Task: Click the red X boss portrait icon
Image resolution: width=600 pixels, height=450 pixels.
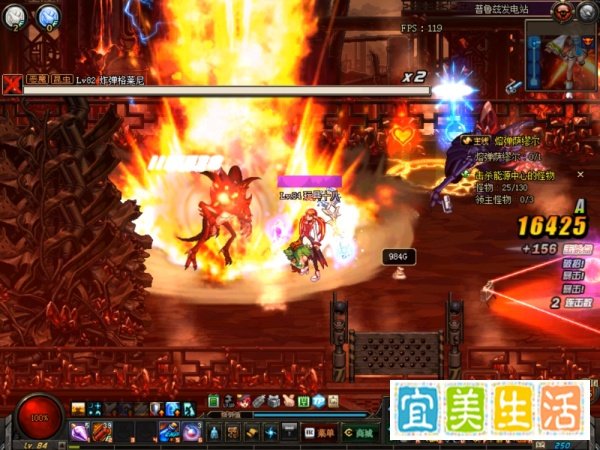Action: (11, 85)
